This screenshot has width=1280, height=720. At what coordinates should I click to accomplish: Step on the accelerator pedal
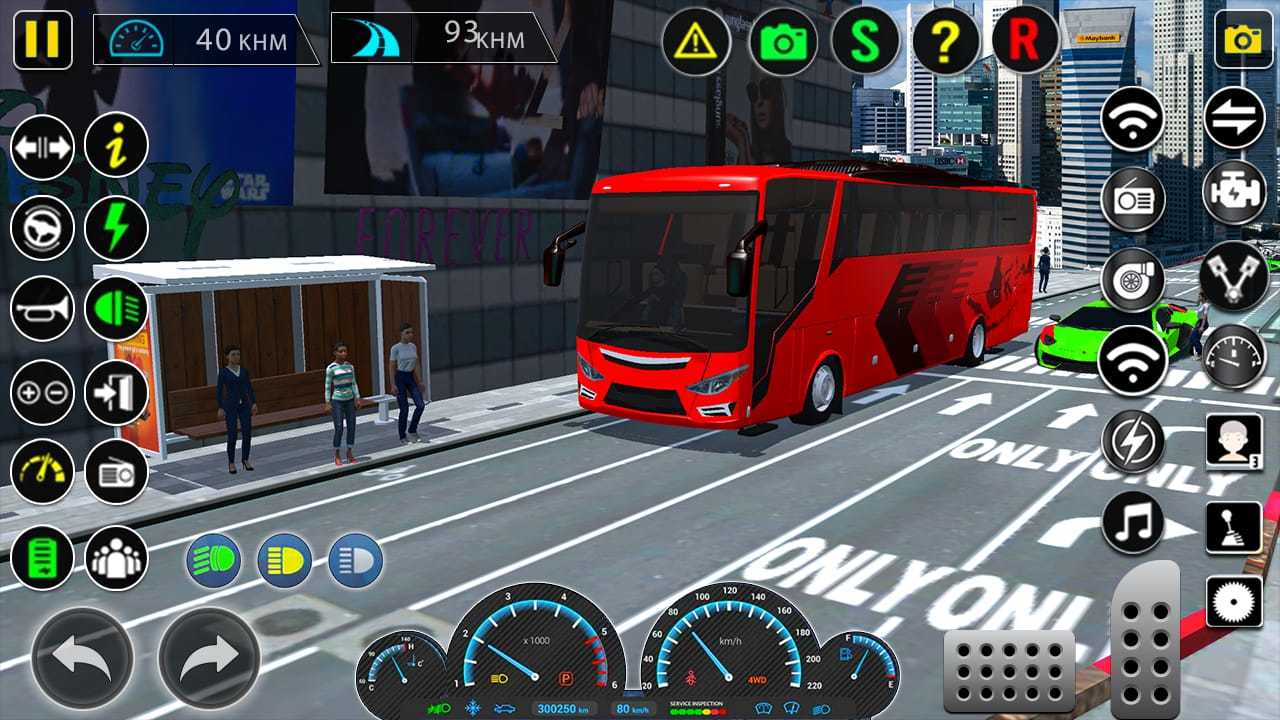(x=1146, y=640)
